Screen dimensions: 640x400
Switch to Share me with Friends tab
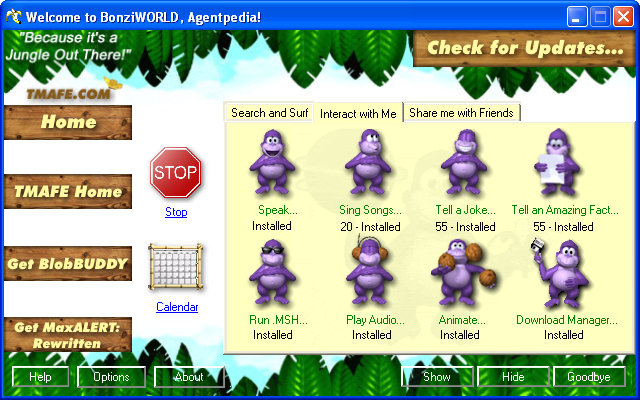461,113
